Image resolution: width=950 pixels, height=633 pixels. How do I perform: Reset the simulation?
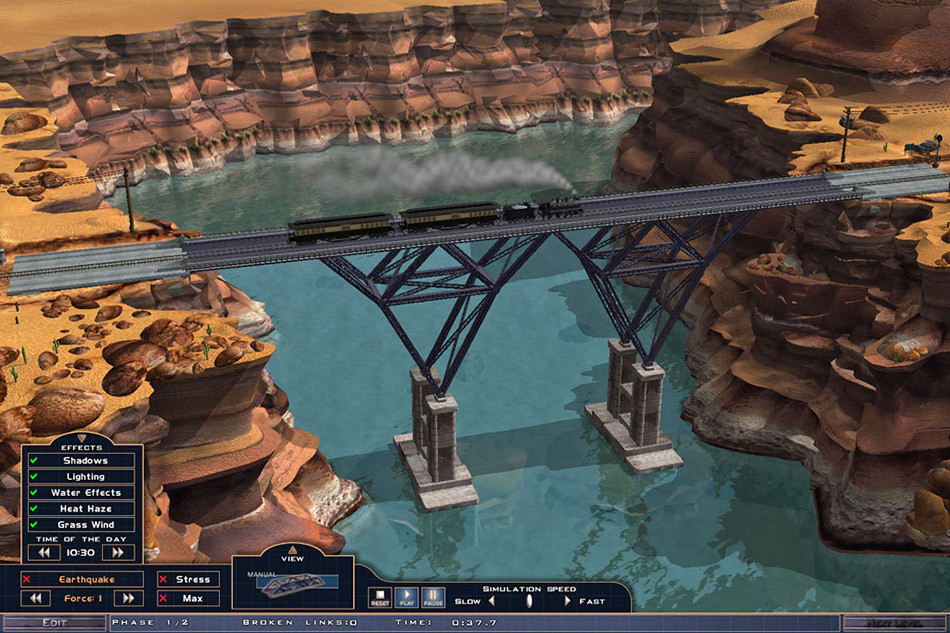[x=380, y=598]
